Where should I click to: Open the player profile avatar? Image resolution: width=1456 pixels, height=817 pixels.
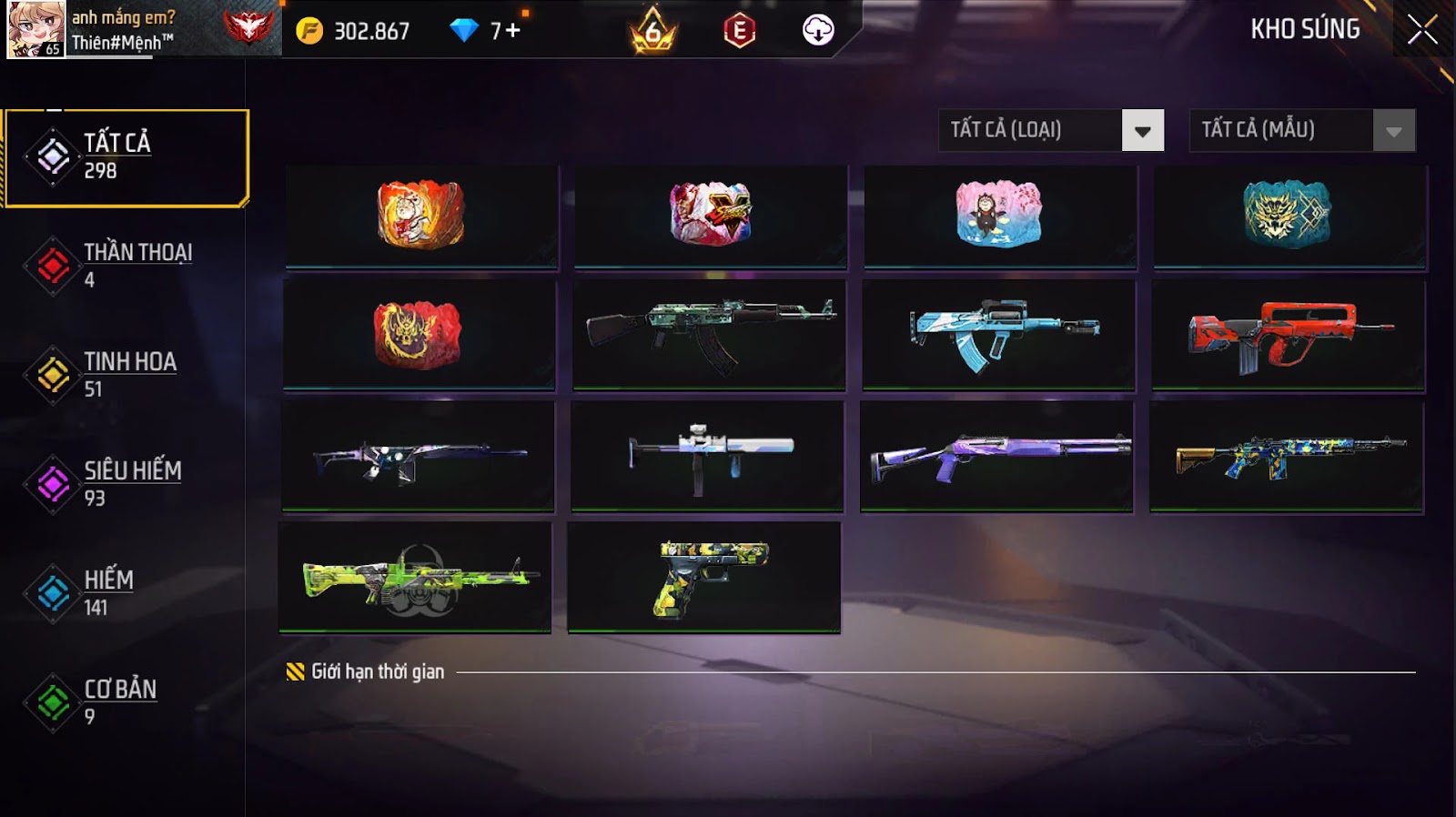(x=36, y=30)
